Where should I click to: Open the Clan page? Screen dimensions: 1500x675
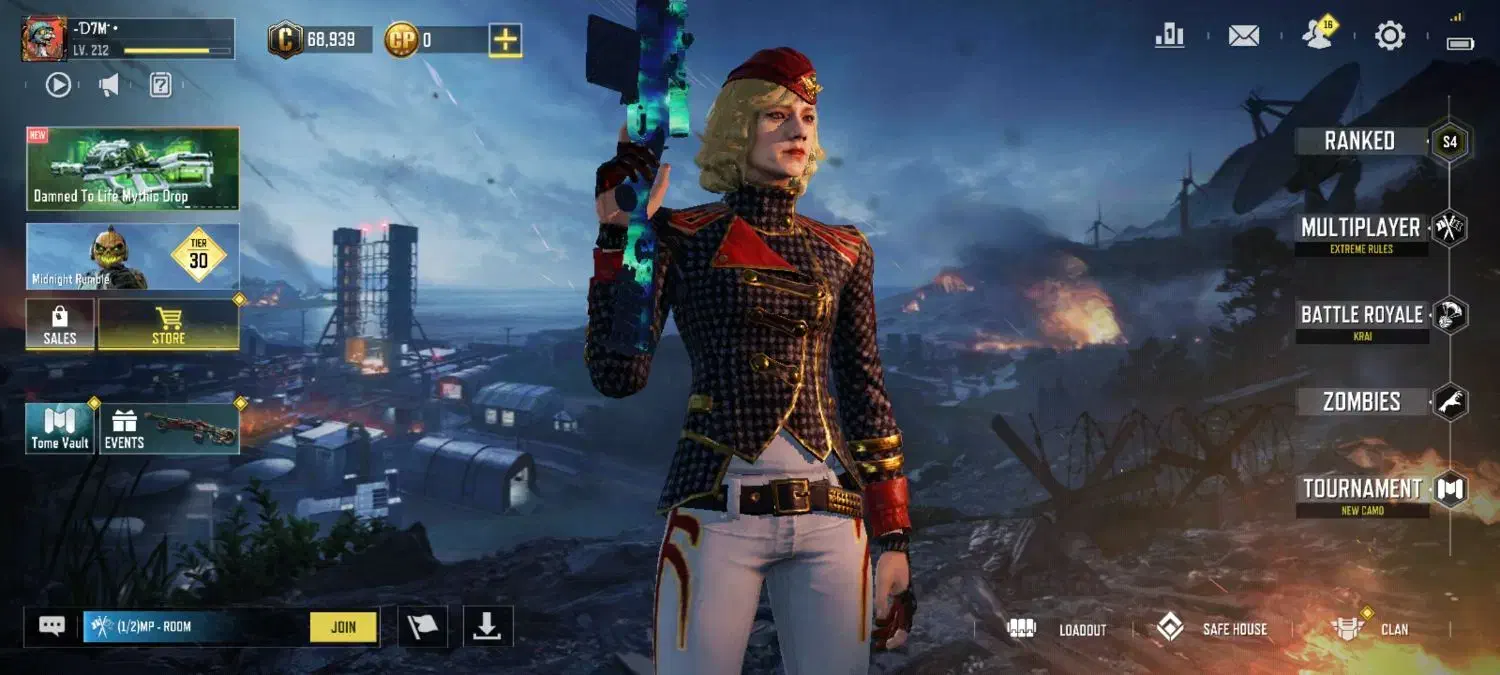pyautogui.click(x=1370, y=629)
